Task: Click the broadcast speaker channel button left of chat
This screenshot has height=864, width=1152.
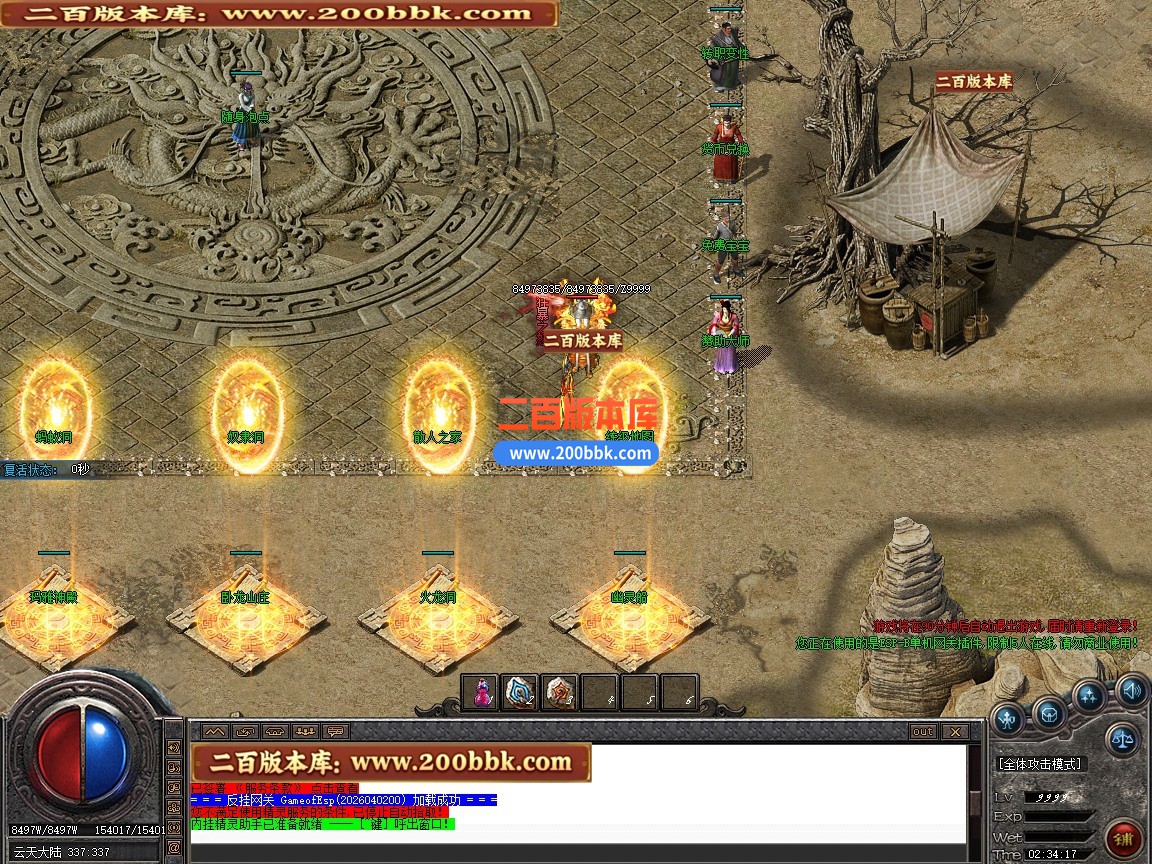Action: (x=174, y=747)
